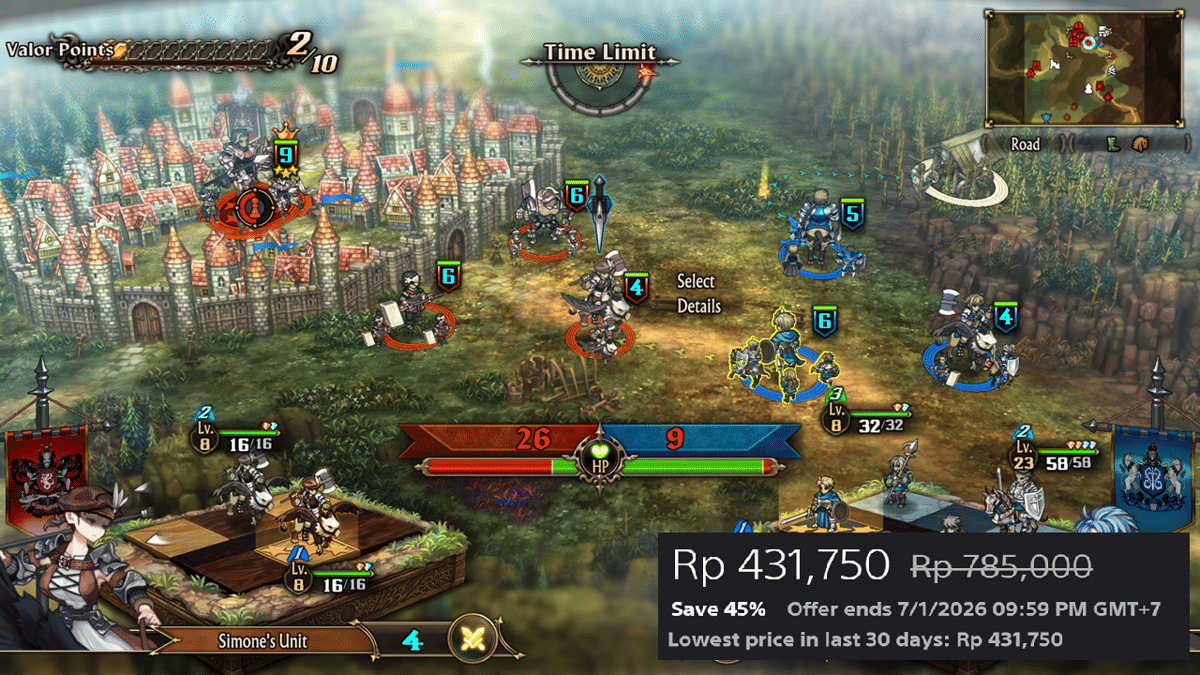Open Details for the targeted unit

[x=698, y=306]
